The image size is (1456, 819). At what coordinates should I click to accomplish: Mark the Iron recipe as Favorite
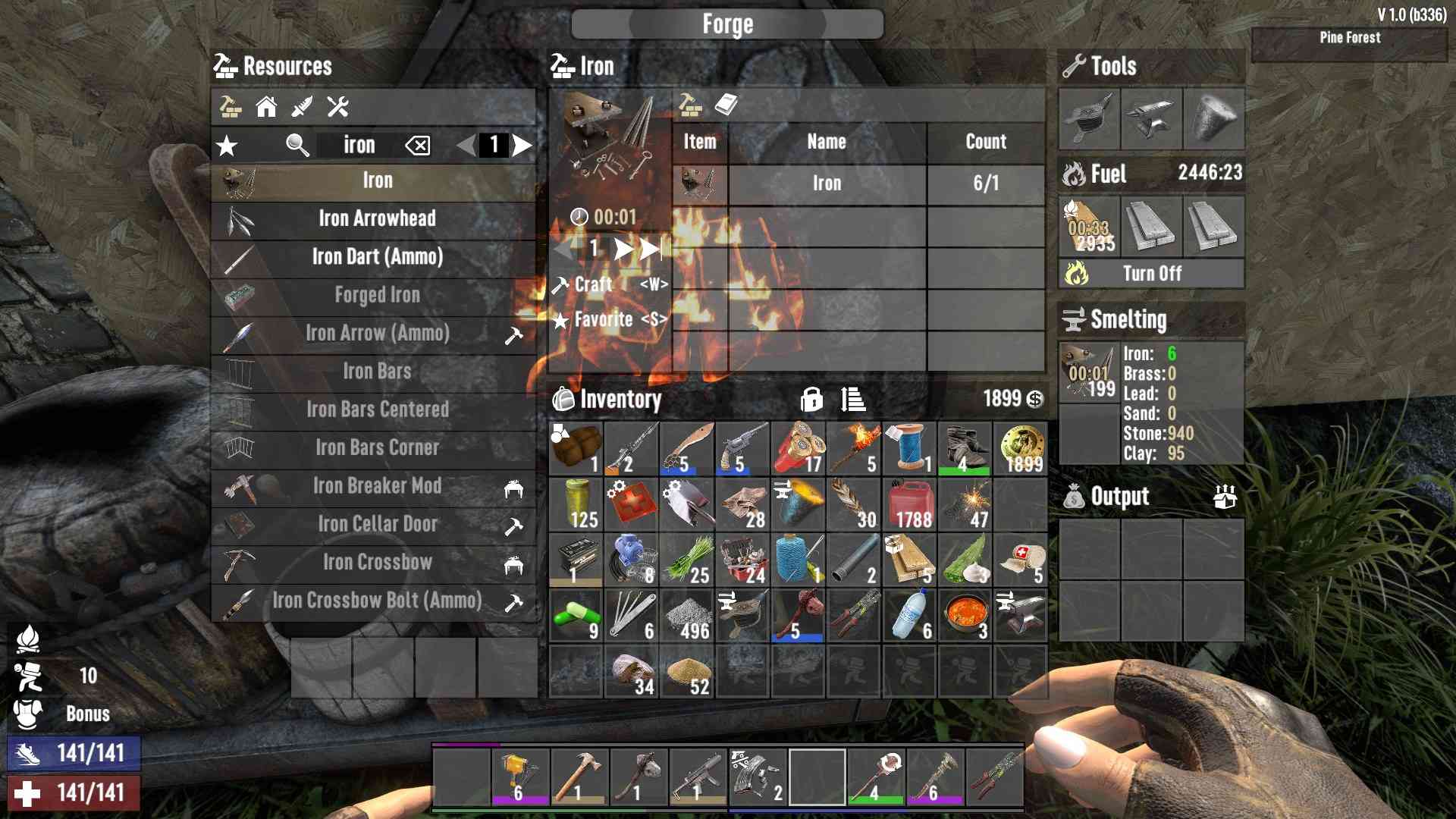[x=604, y=320]
